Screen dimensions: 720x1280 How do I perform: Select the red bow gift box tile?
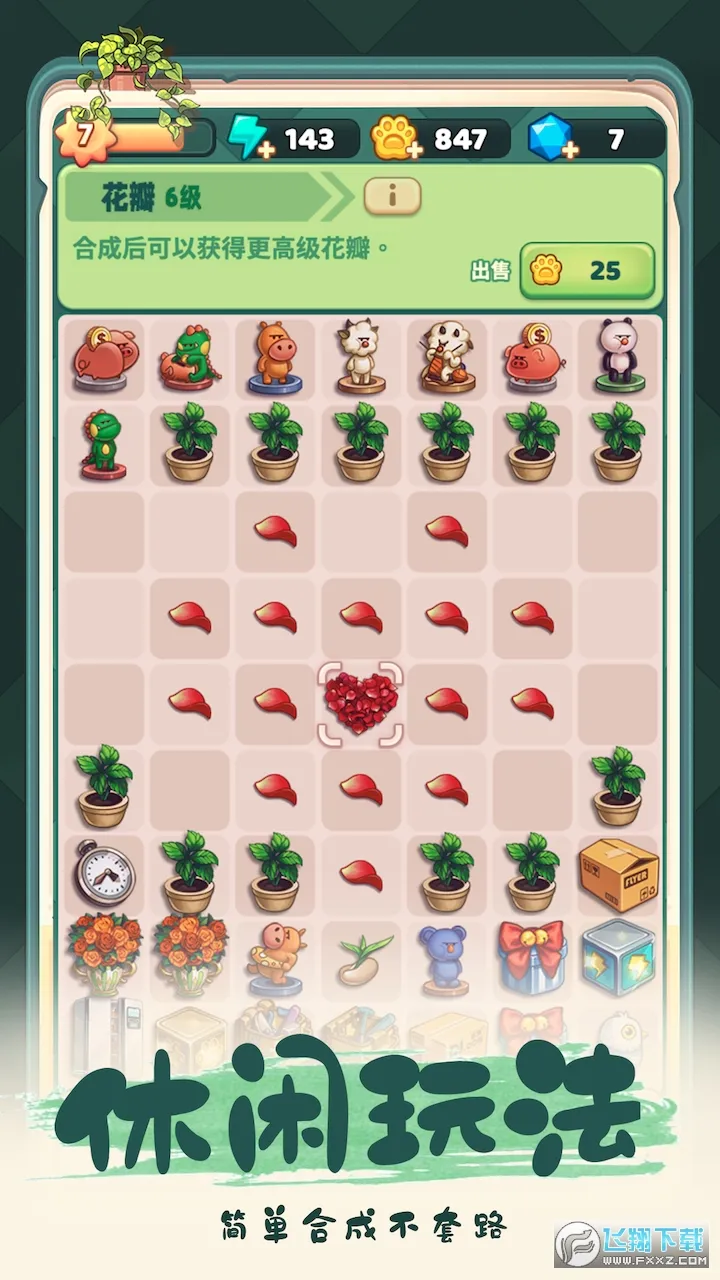point(532,957)
